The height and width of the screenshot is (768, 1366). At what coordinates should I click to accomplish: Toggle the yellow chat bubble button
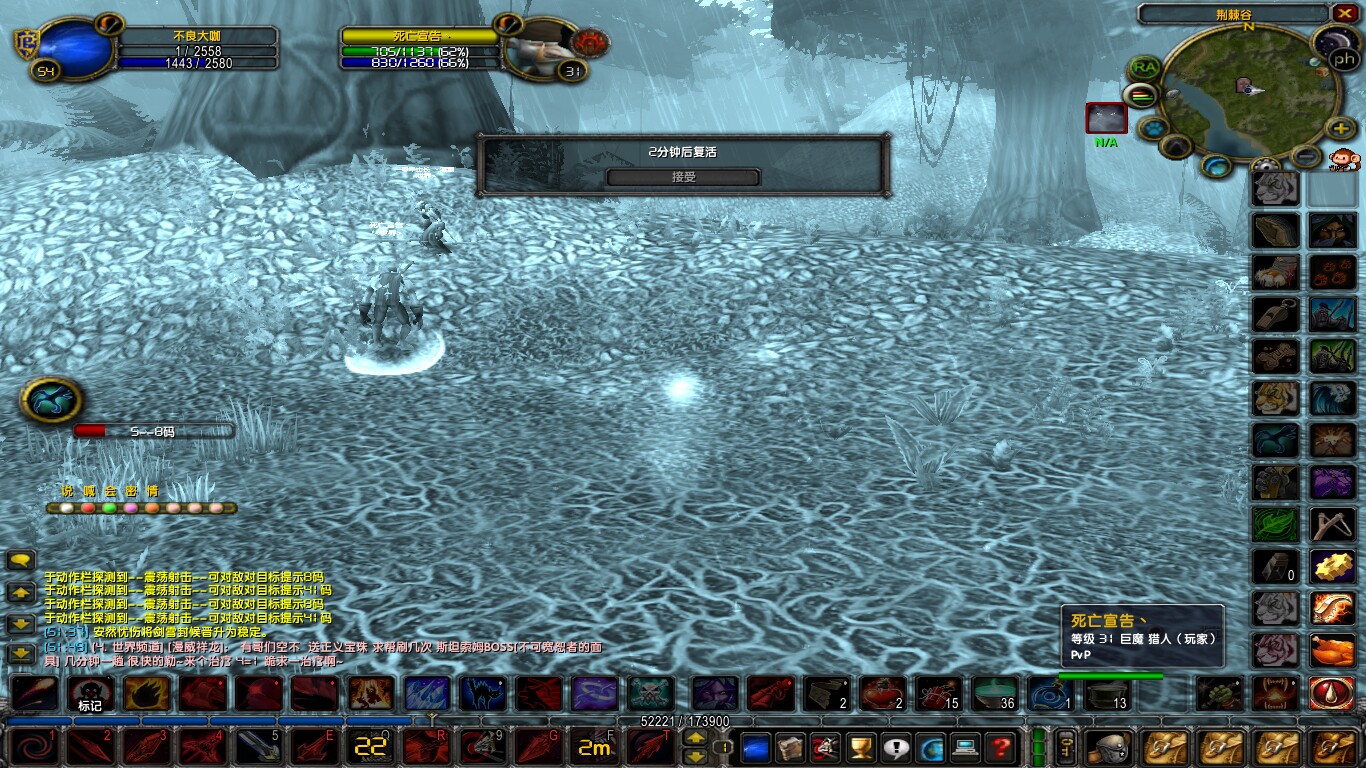click(x=21, y=560)
